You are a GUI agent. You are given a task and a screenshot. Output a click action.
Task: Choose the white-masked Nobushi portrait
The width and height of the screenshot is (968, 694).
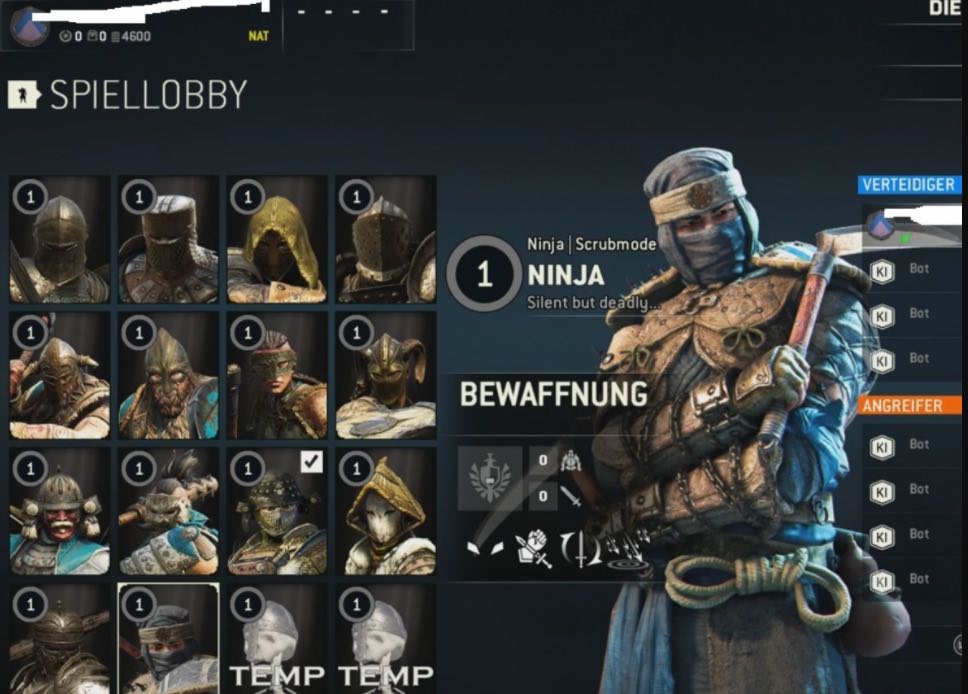(386, 511)
